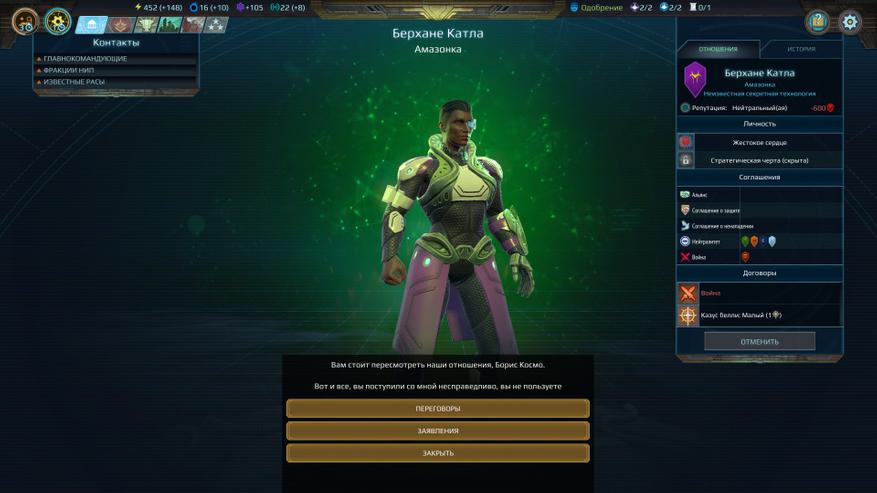Select the ОТНОШЕНИЯ tab
Image resolution: width=877 pixels, height=493 pixels.
pyautogui.click(x=718, y=49)
